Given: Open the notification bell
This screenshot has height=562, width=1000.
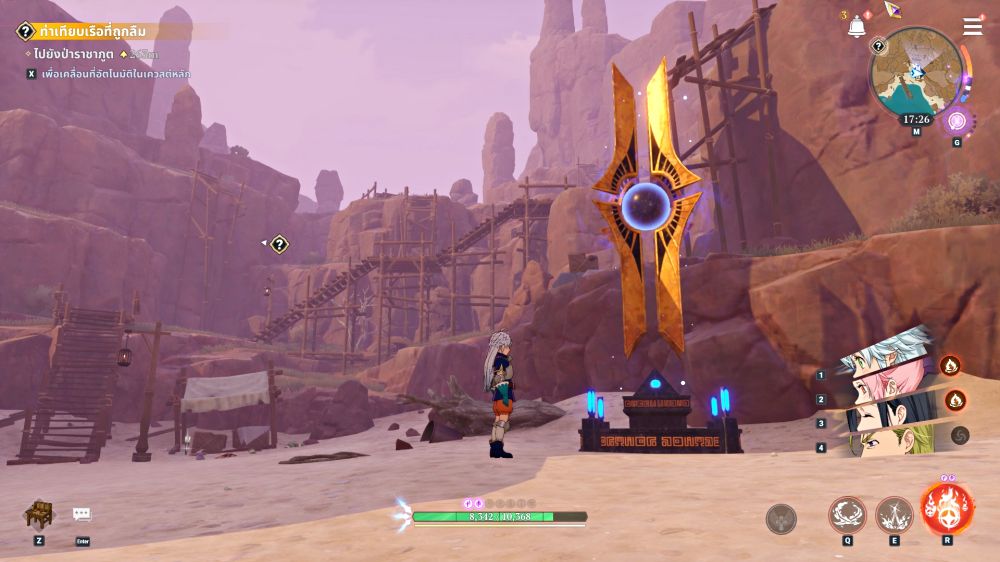Looking at the screenshot, I should pyautogui.click(x=856, y=27).
